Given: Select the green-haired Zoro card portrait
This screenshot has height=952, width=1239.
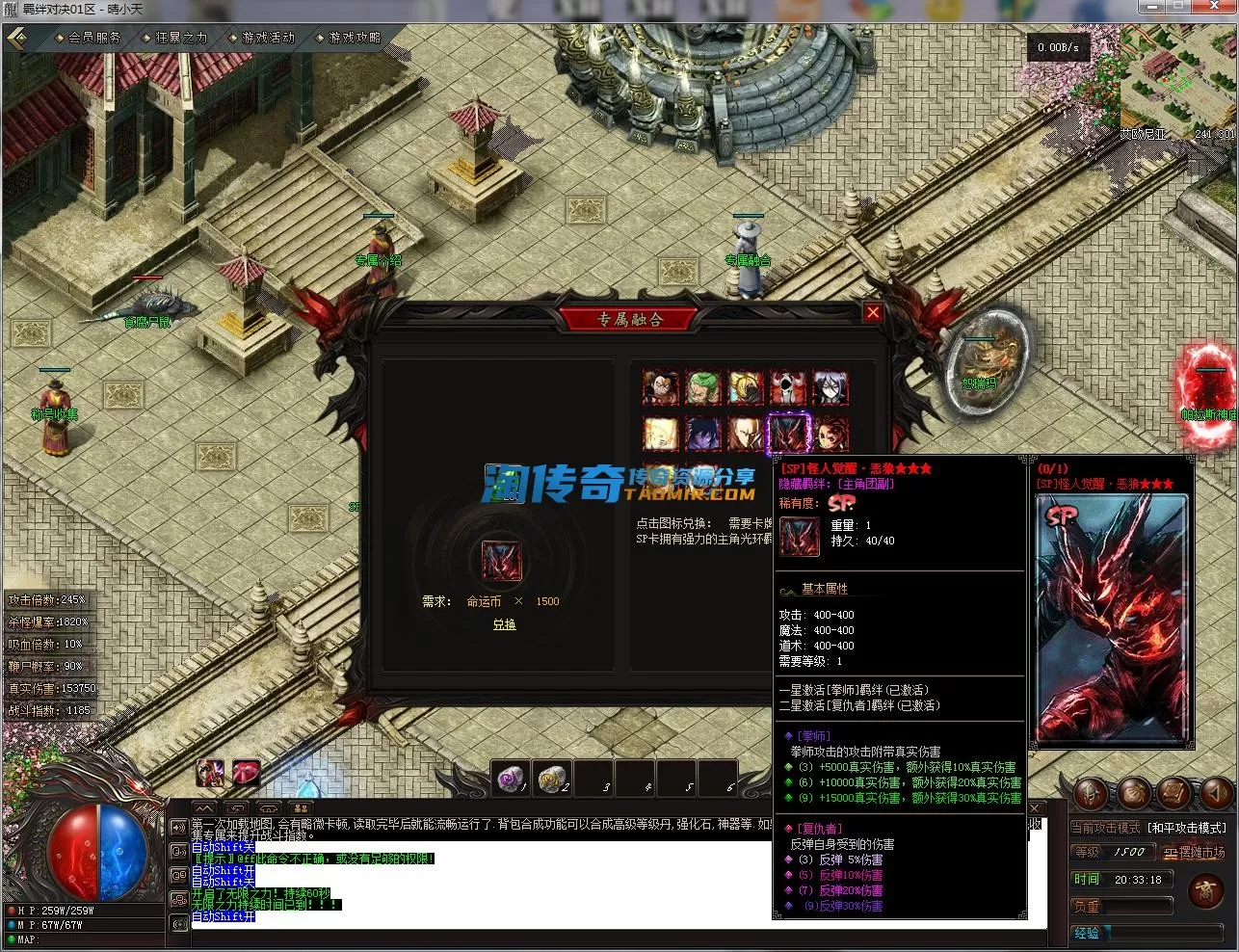Looking at the screenshot, I should (x=703, y=387).
